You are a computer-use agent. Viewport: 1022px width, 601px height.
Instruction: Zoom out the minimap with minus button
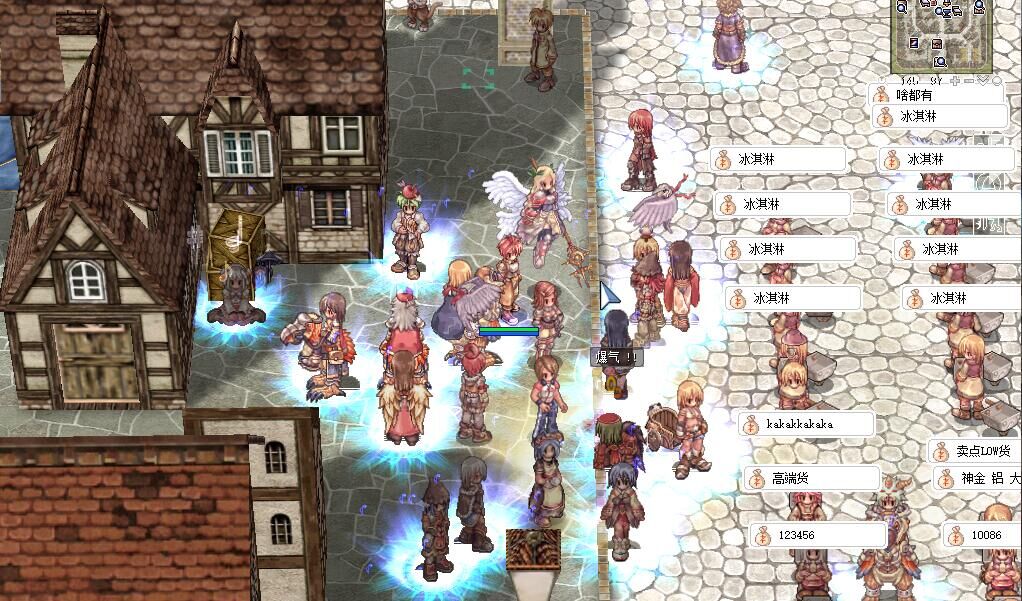tap(968, 80)
